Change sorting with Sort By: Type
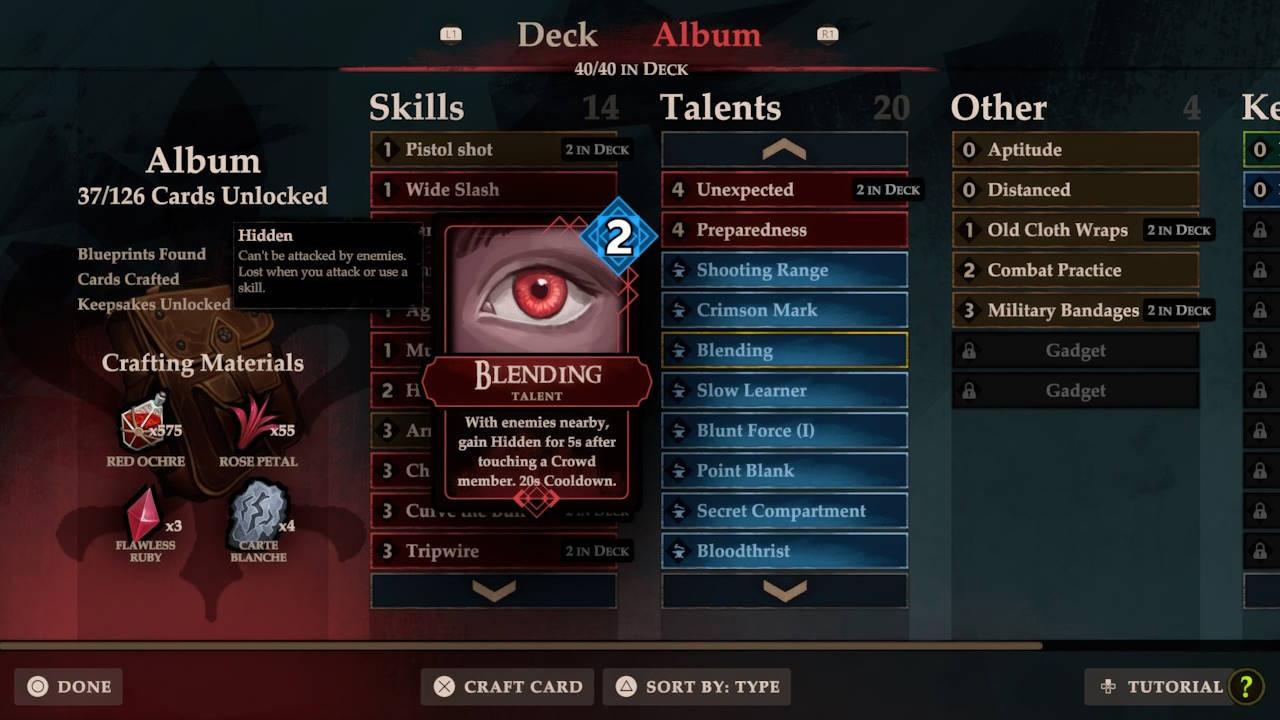Screen dimensions: 1280x720 [696, 687]
